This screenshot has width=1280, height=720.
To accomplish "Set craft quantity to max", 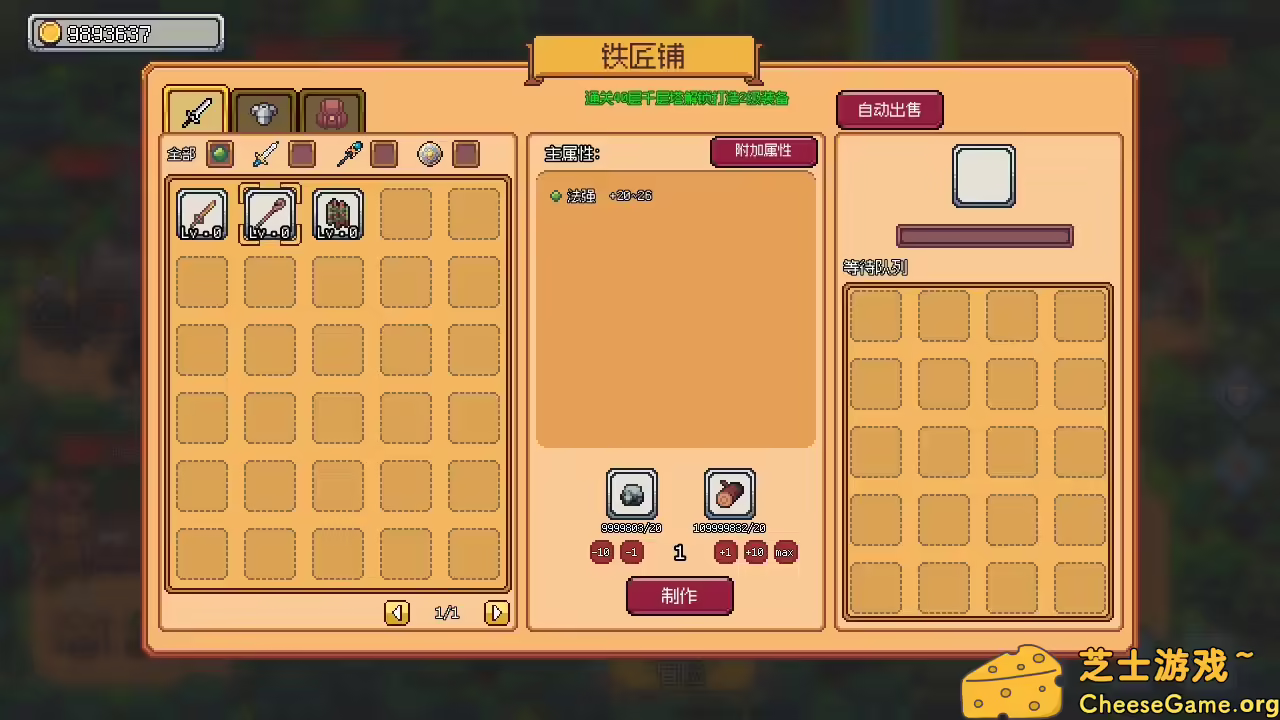I will pyautogui.click(x=784, y=551).
